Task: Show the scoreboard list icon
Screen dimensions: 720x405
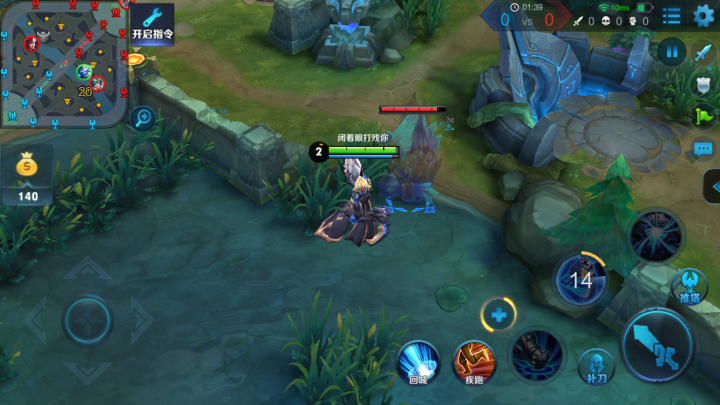Action: pyautogui.click(x=672, y=15)
